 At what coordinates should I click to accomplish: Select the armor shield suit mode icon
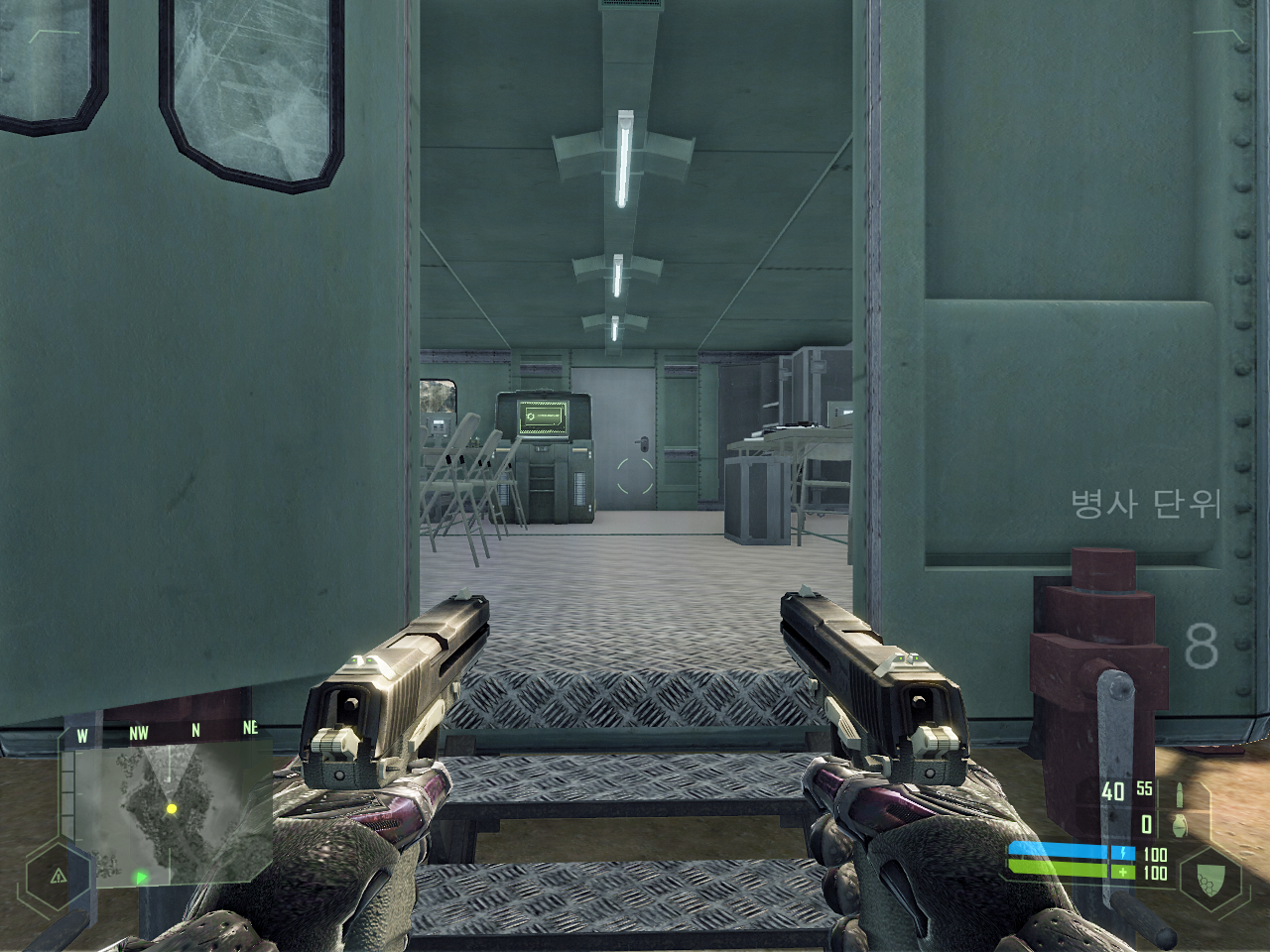(1210, 877)
